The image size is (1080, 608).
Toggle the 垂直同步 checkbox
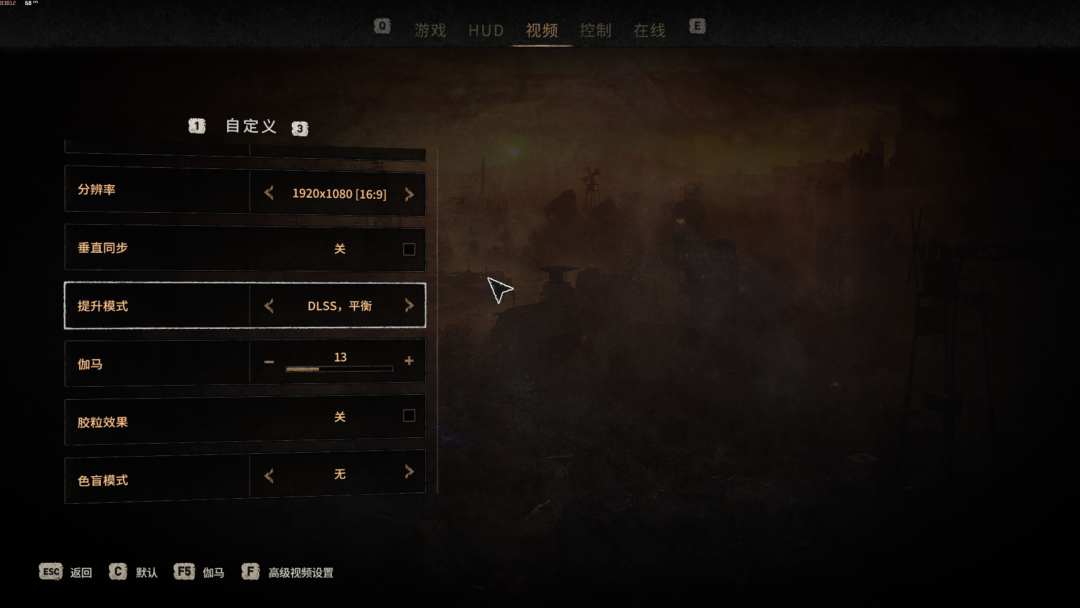(x=409, y=249)
